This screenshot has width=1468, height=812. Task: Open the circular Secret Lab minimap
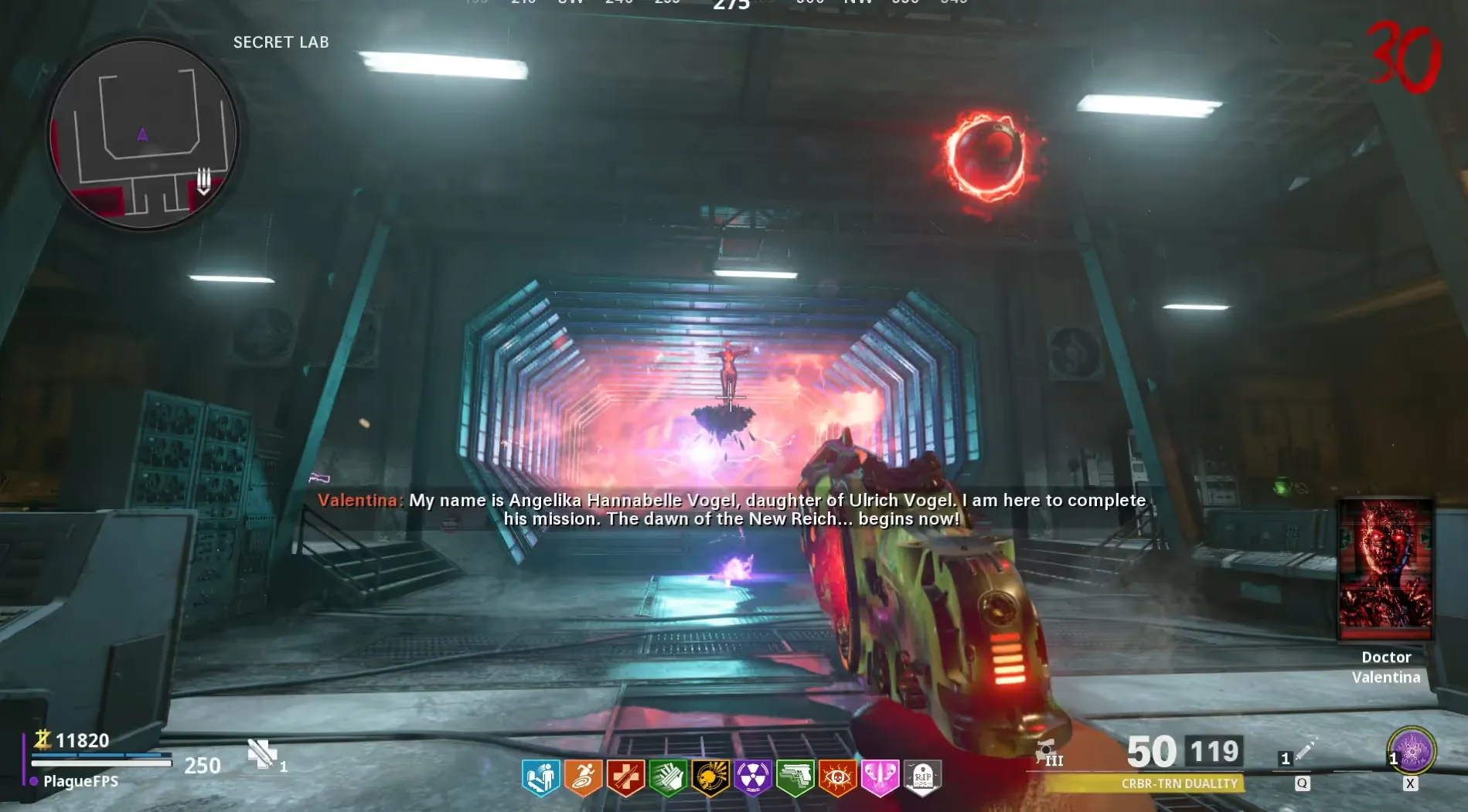point(143,135)
